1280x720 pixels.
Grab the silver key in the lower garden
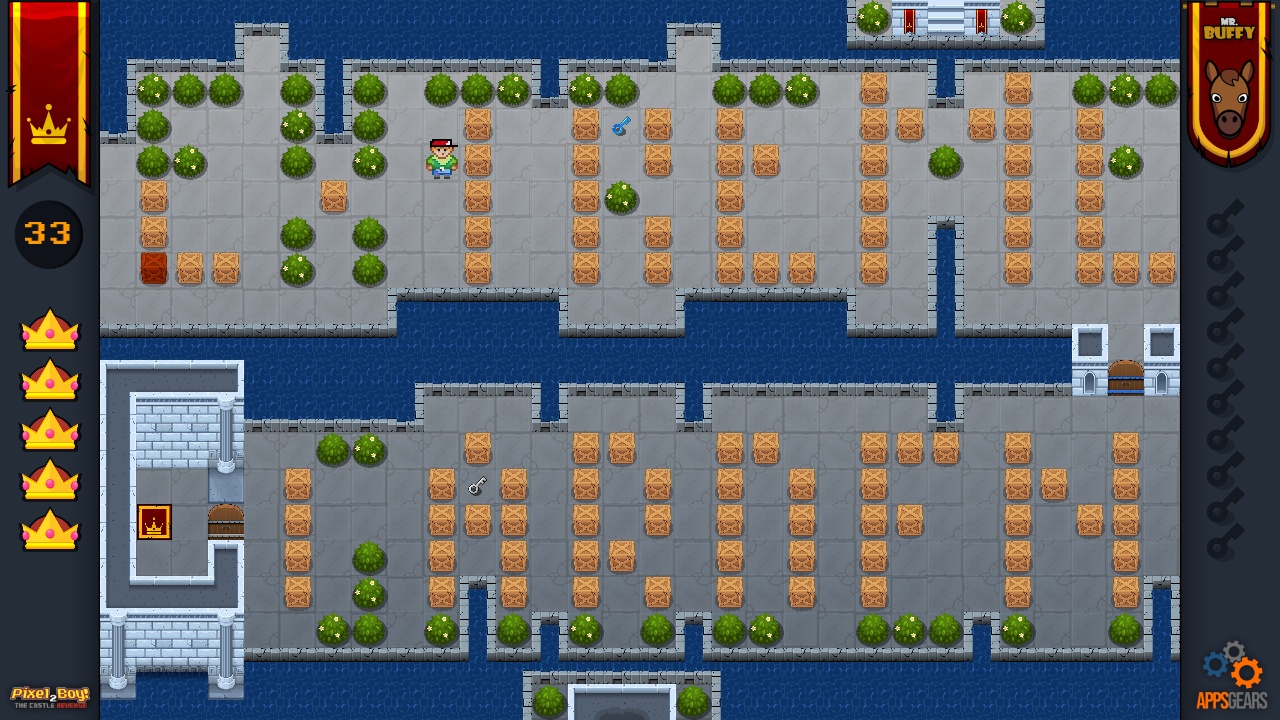pyautogui.click(x=477, y=486)
